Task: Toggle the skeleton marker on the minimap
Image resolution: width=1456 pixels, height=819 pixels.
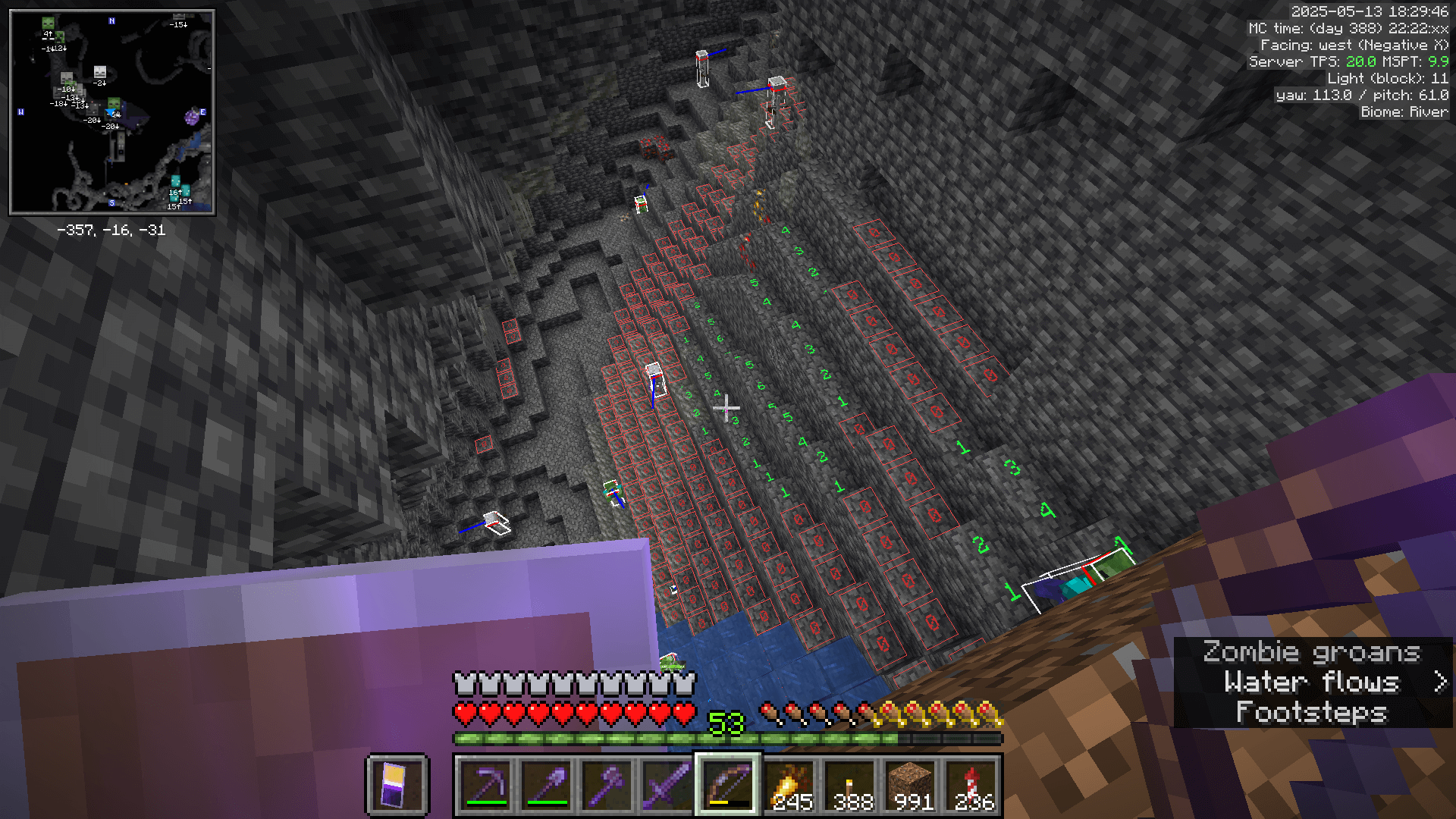Action: pos(99,70)
